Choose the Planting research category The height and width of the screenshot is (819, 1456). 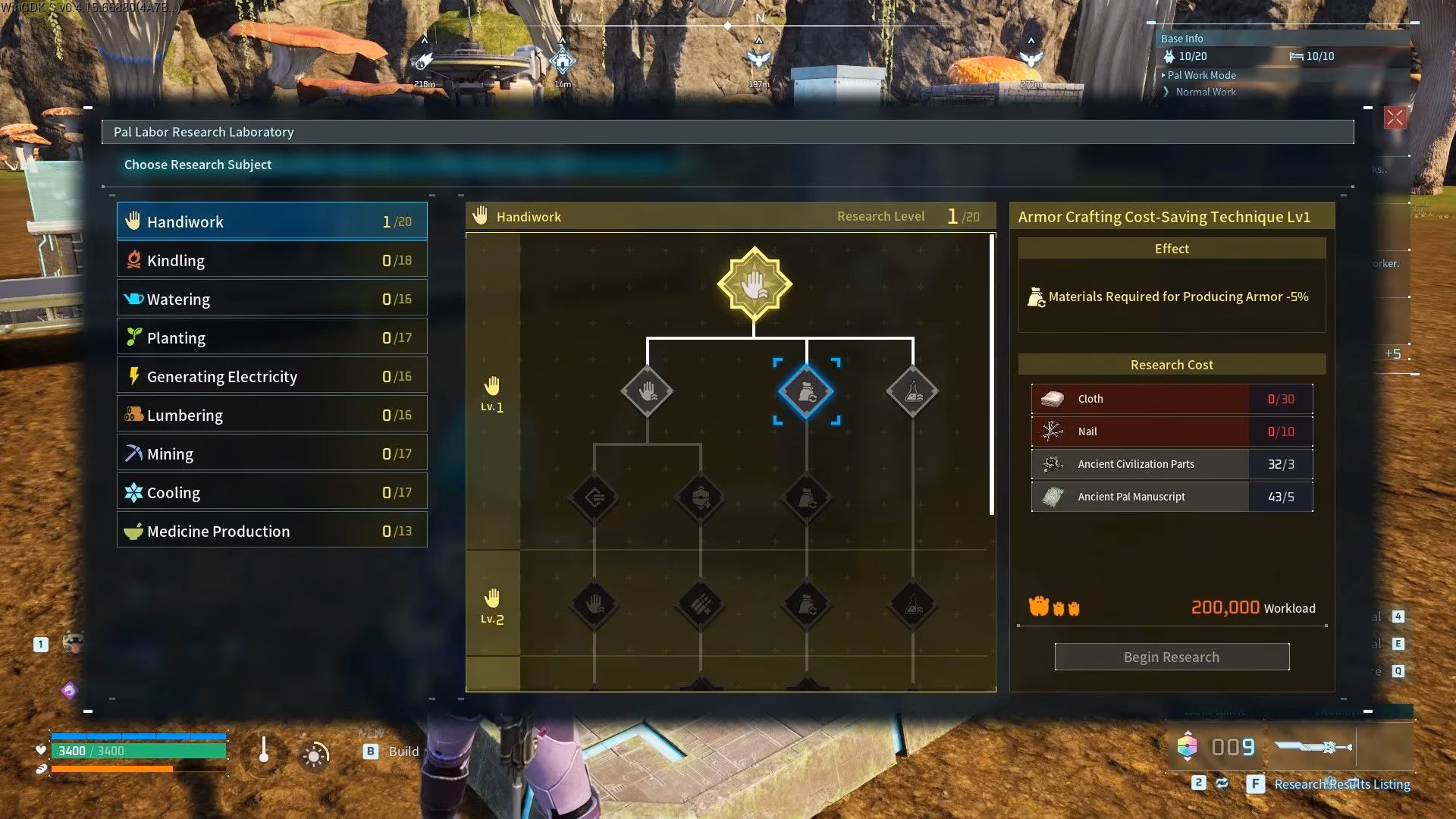[271, 337]
